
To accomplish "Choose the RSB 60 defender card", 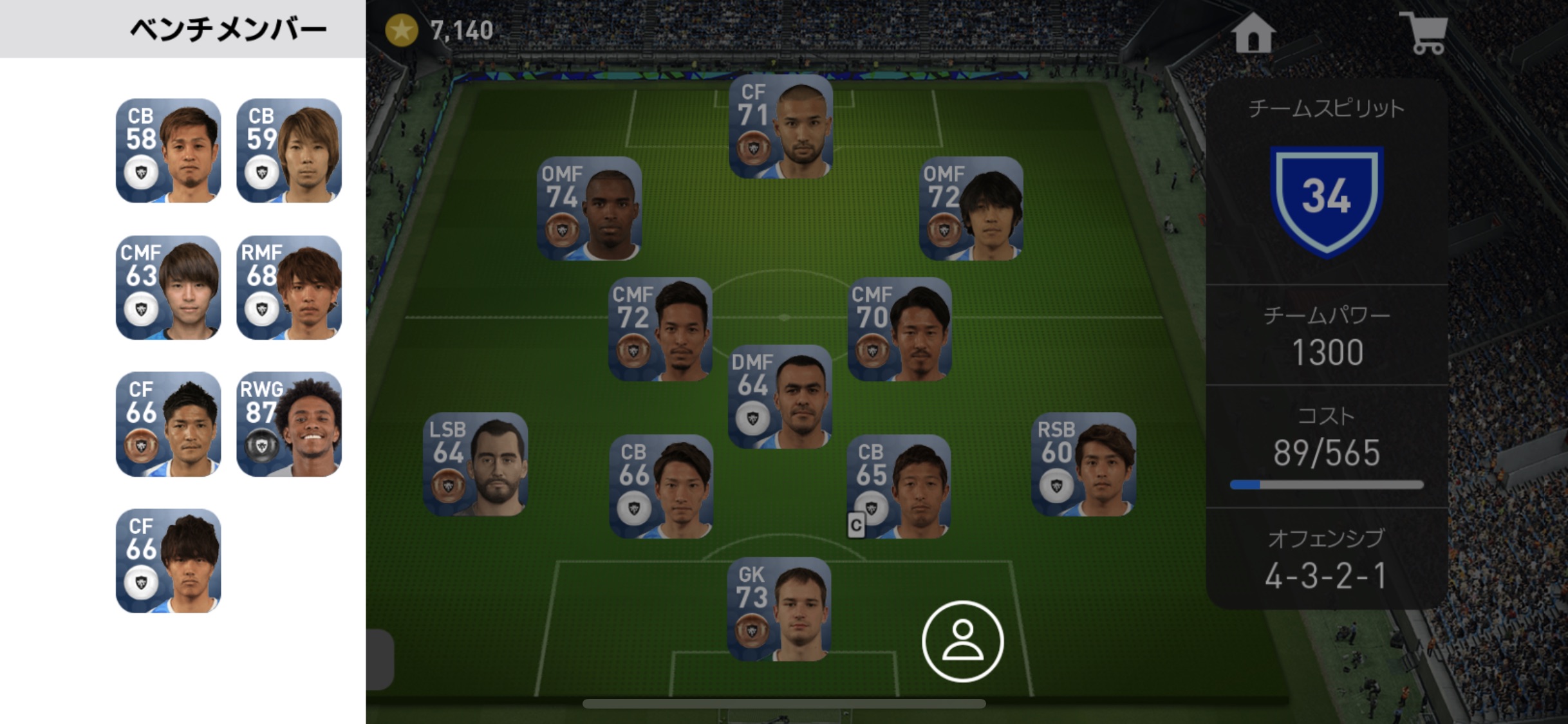I will pyautogui.click(x=1083, y=464).
